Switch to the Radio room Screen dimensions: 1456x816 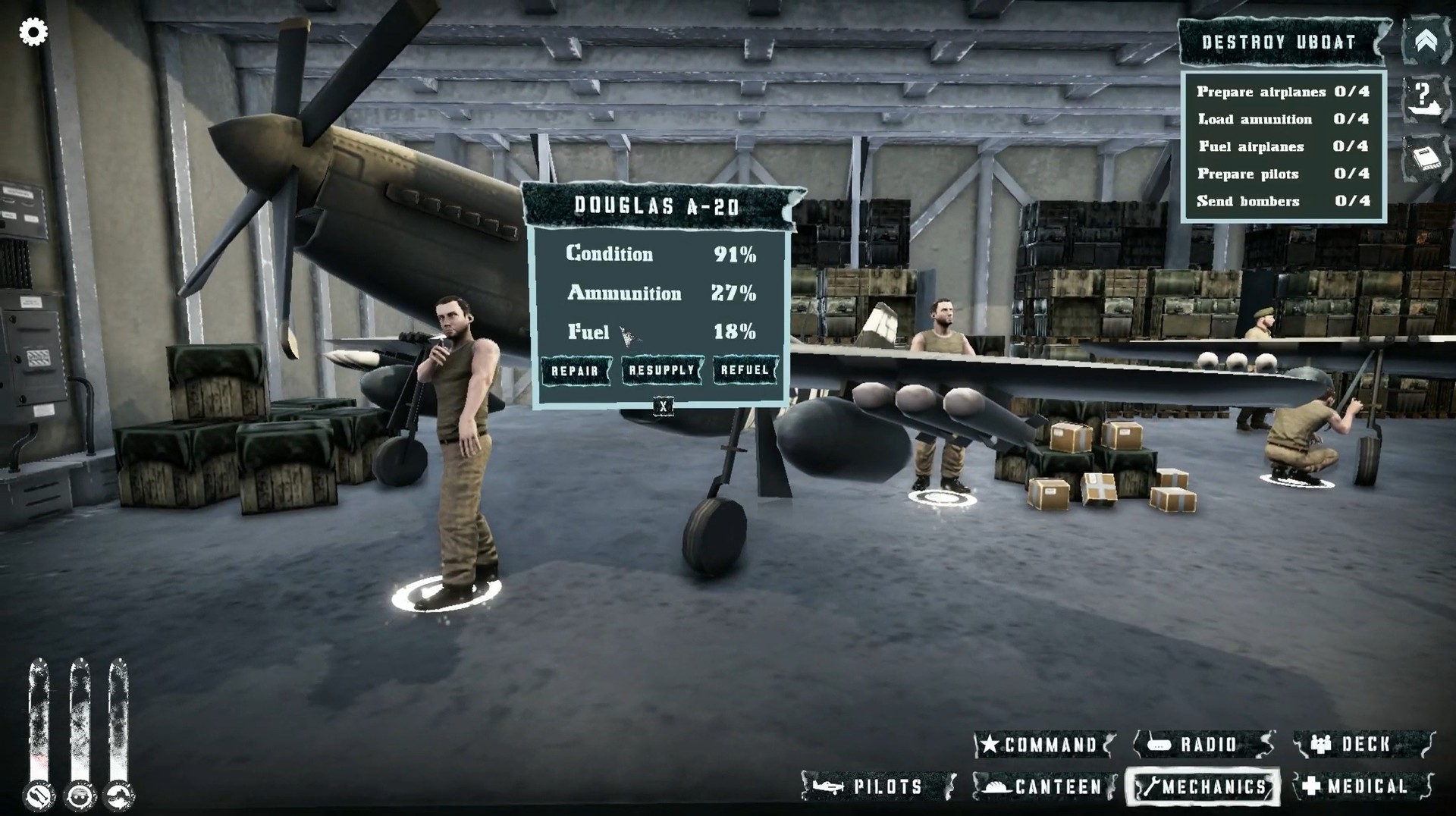click(1203, 745)
